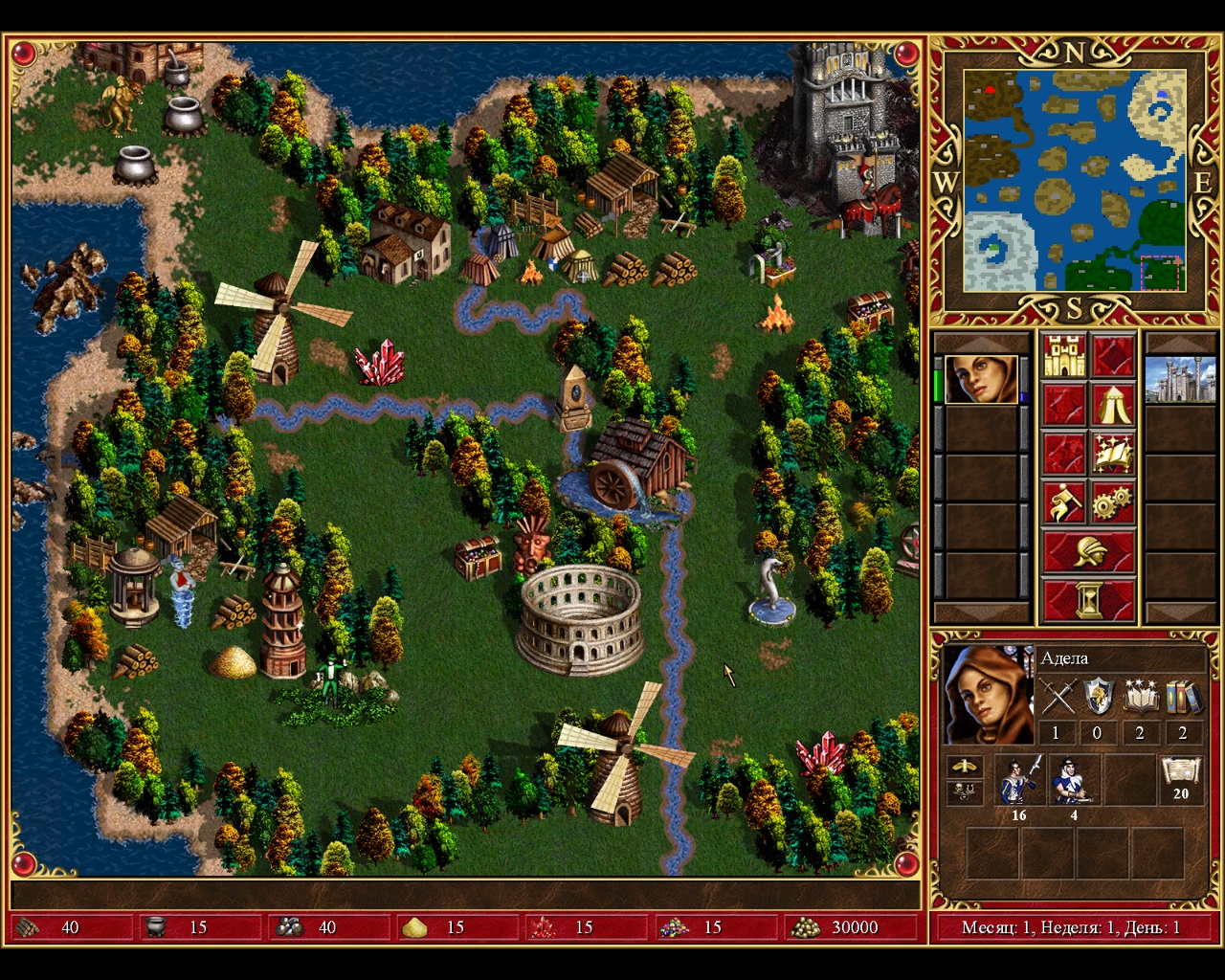
Task: Open the spellbook button with sparkling book
Action: click(1112, 454)
